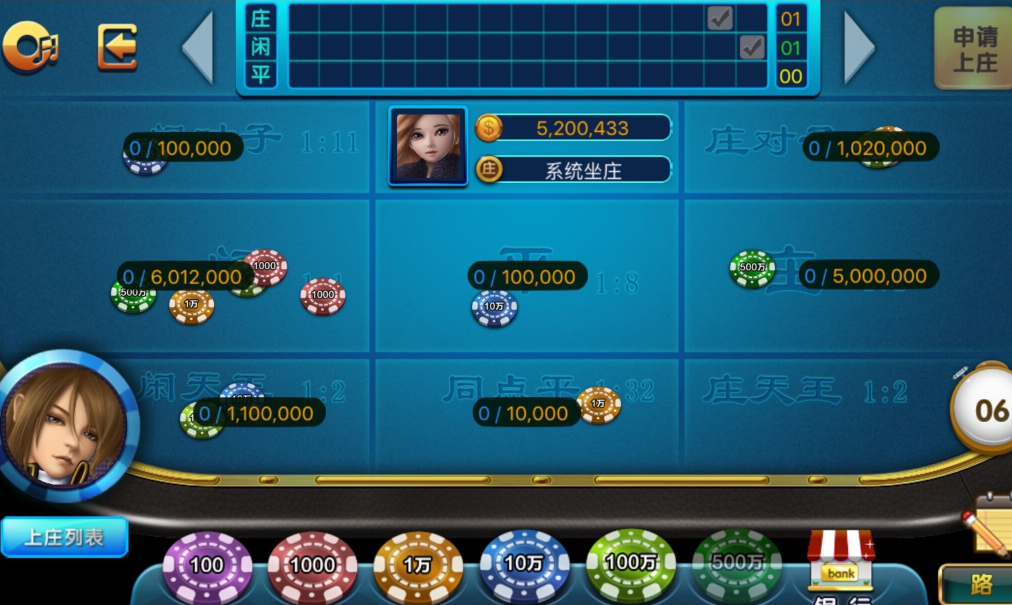
Task: Choose the green 100万 chip
Action: (631, 563)
